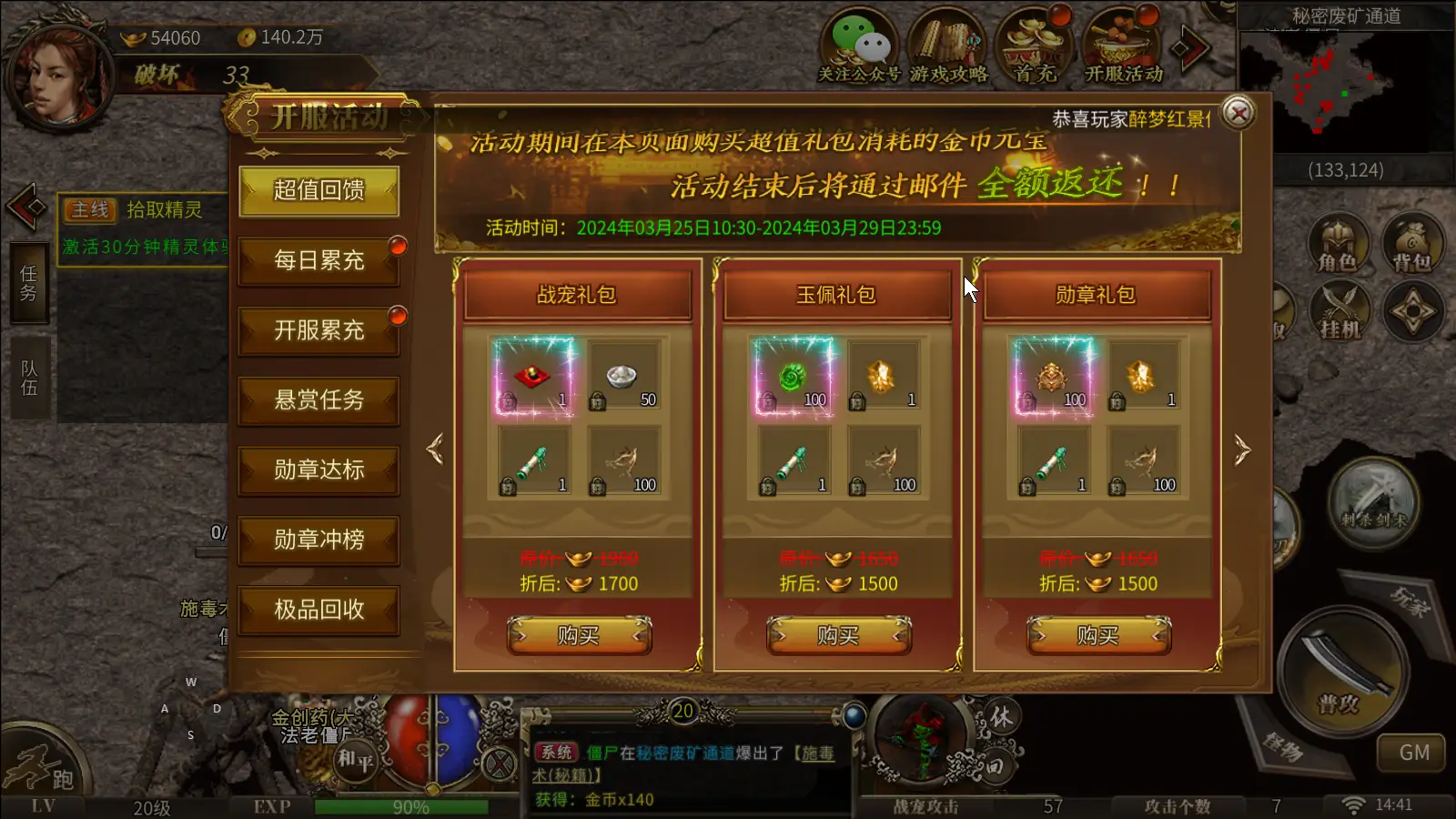
Task: Buy the 战宠礼包 for 1700
Action: 579,635
